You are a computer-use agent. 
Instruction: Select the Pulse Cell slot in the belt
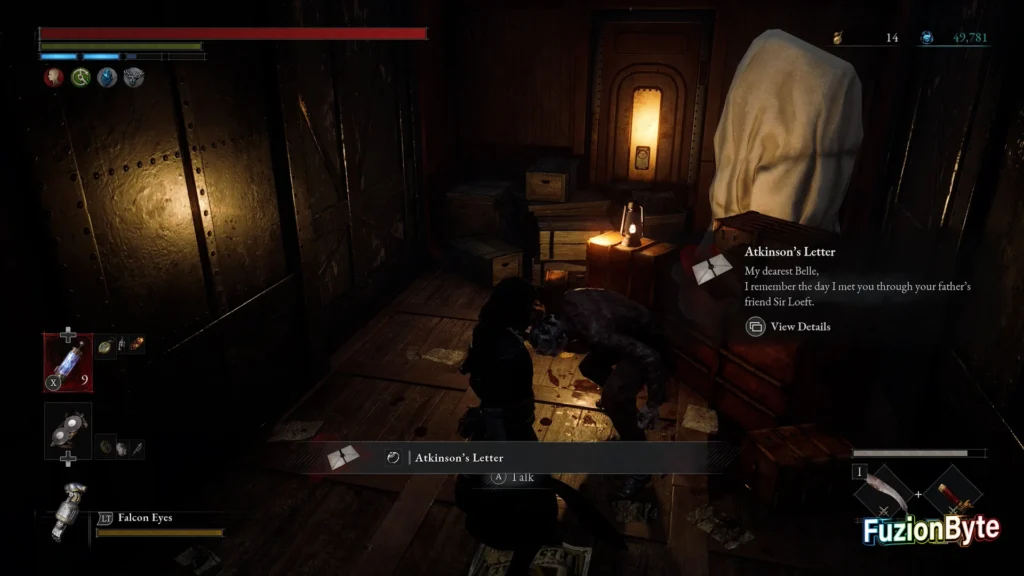coord(68,360)
